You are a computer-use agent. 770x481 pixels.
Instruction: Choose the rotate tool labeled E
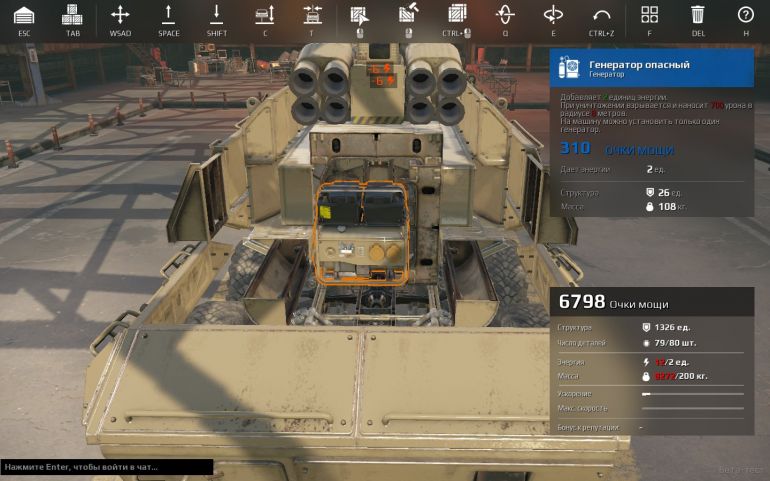coord(553,15)
